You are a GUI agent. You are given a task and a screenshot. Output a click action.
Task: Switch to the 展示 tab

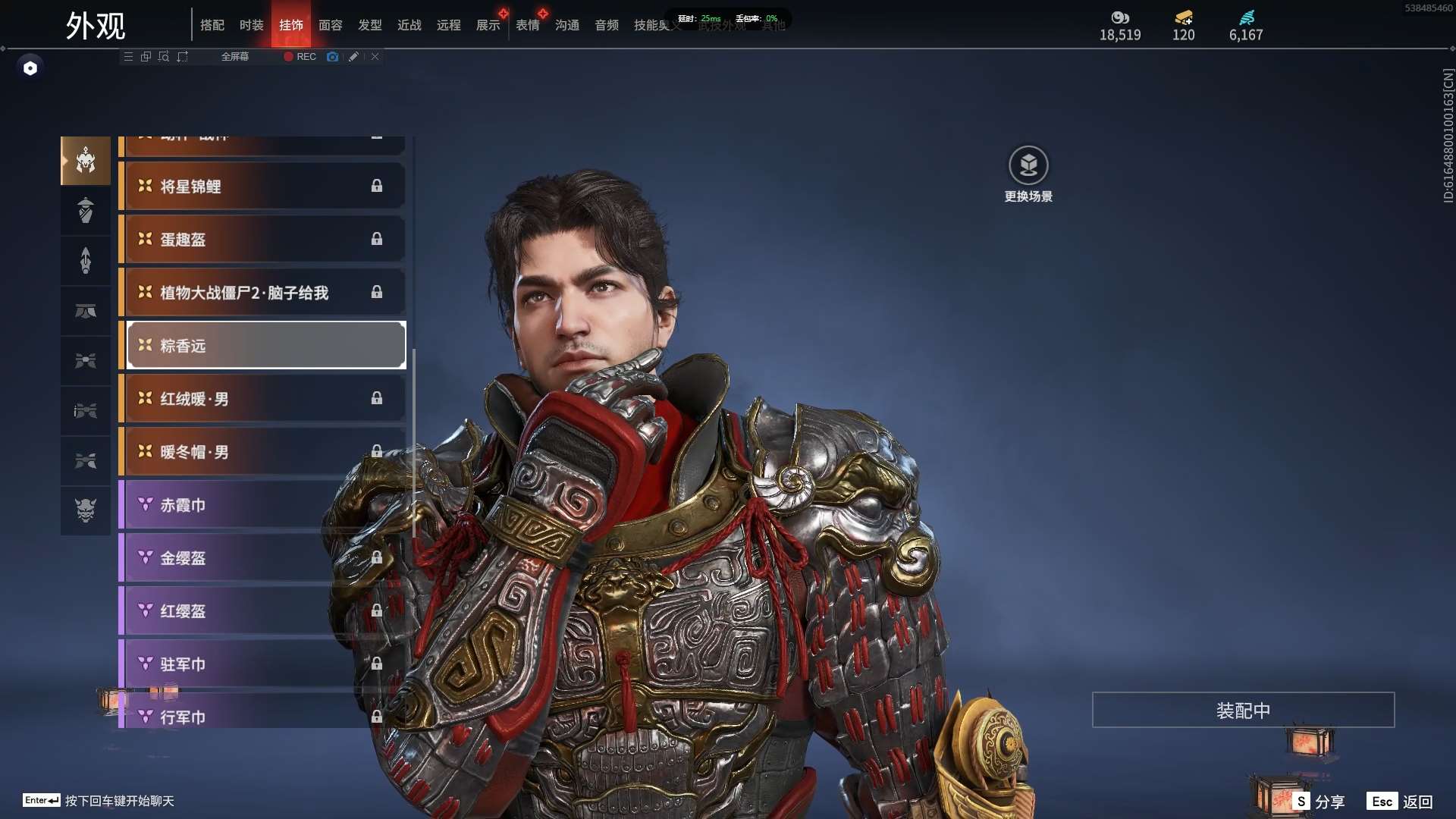tap(488, 25)
